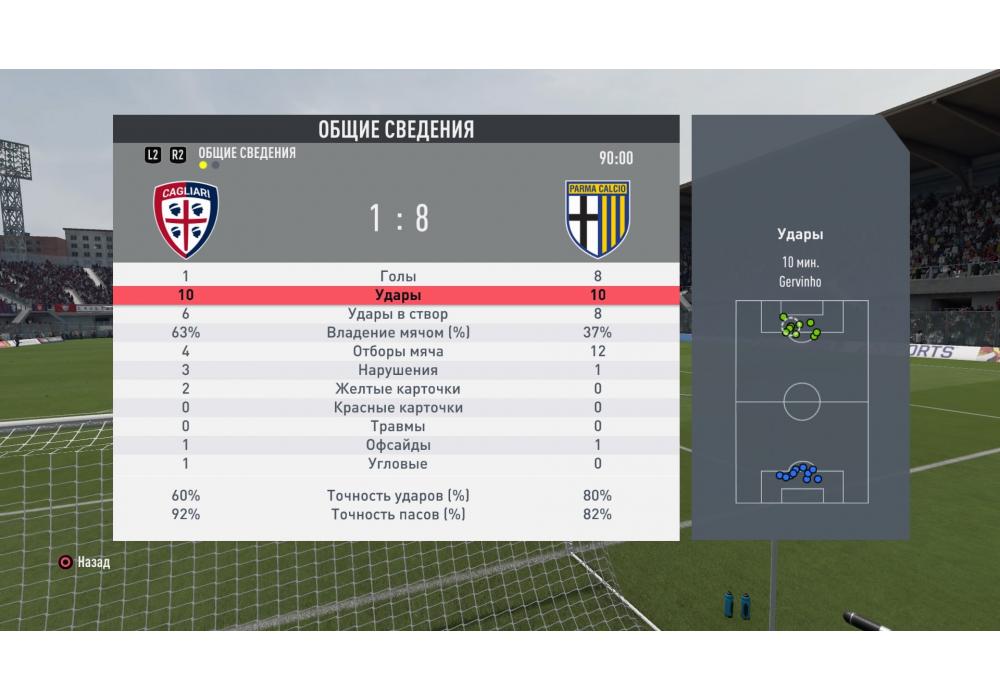Select the Голы stat row
Image resolution: width=1000 pixels, height=700 pixels.
tap(398, 276)
